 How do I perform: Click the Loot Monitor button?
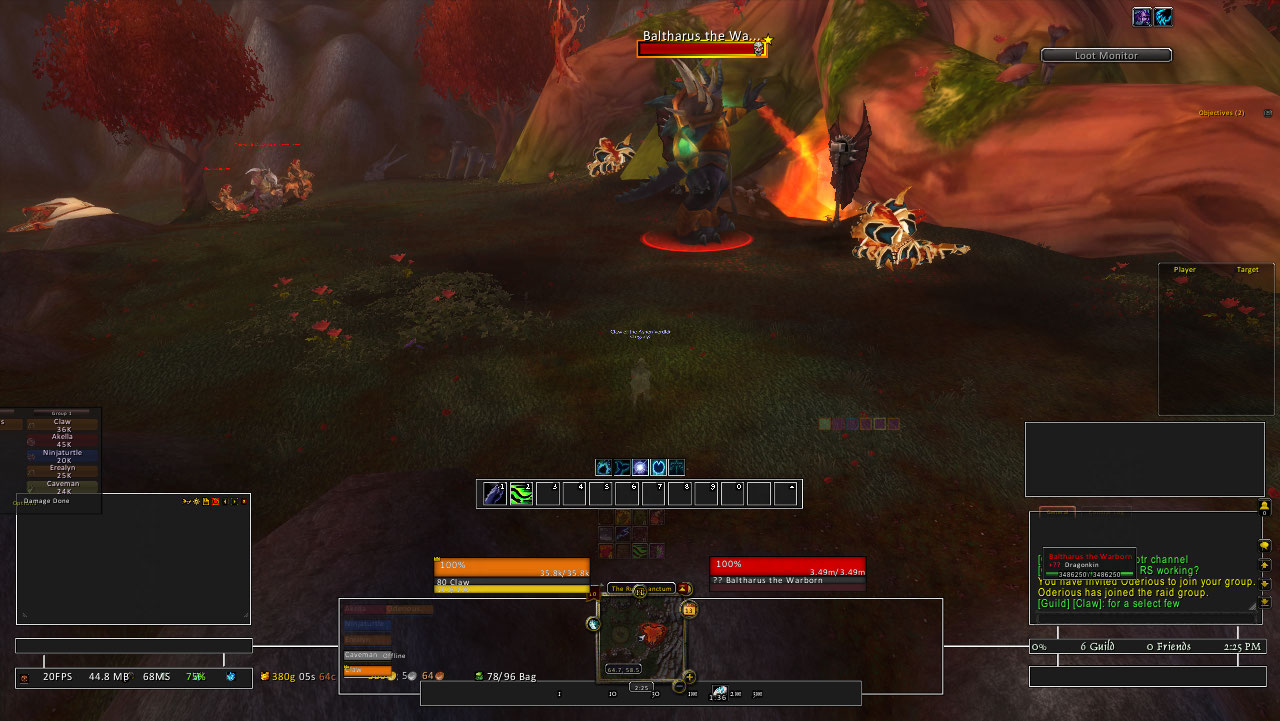(x=1106, y=56)
